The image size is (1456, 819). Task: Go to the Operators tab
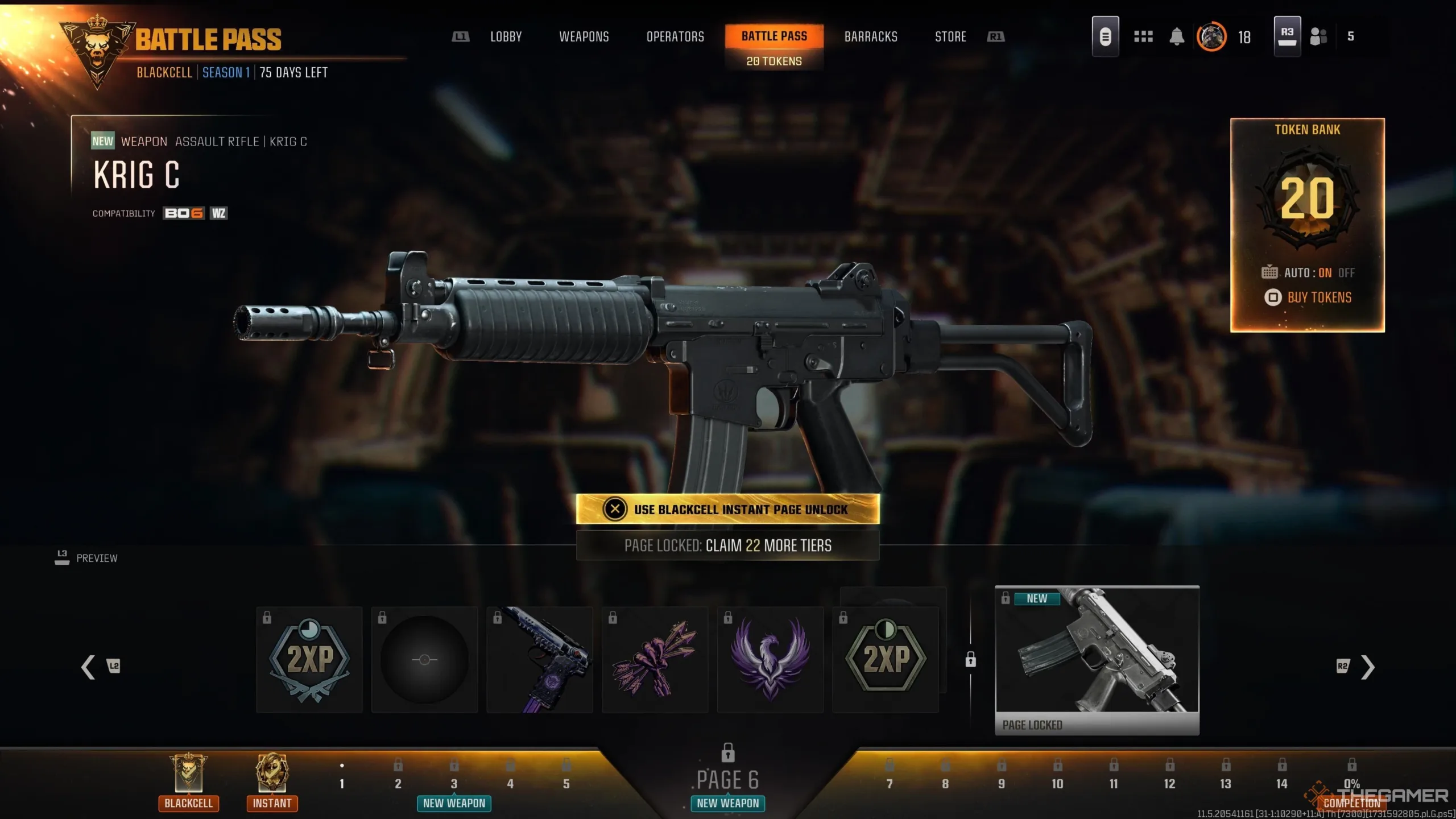(675, 37)
